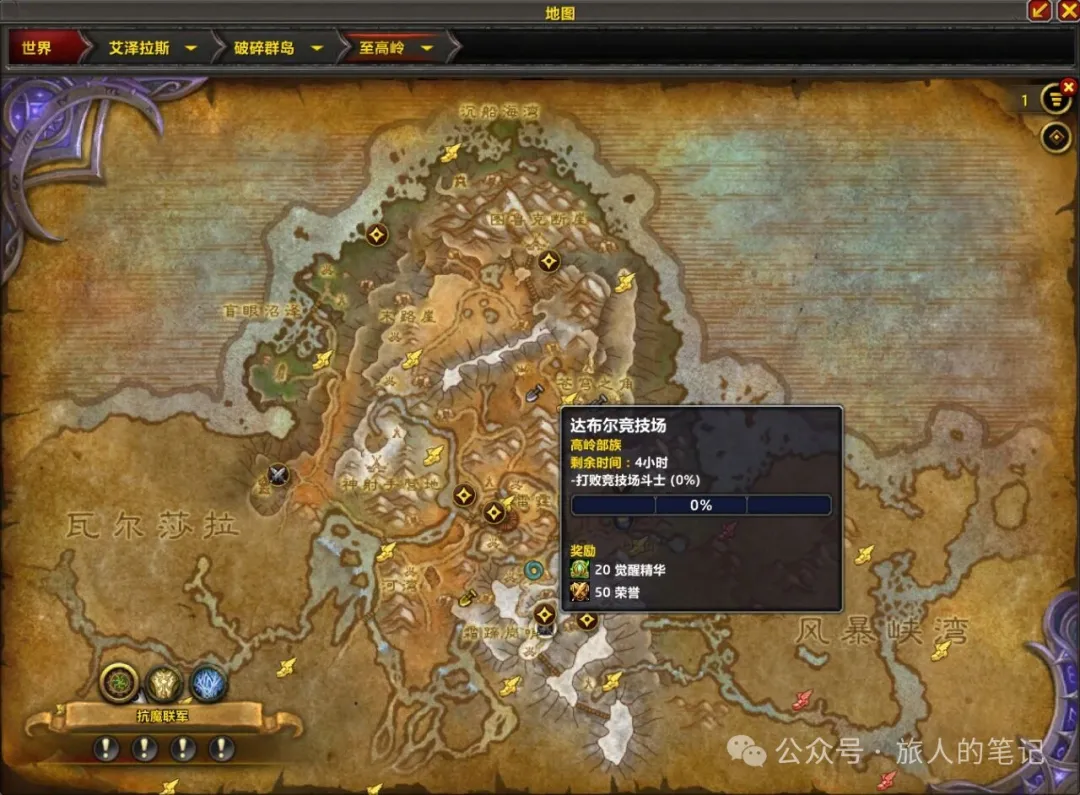The width and height of the screenshot is (1080, 795).
Task: Clear the active map filter with red X
Action: (x=1068, y=88)
